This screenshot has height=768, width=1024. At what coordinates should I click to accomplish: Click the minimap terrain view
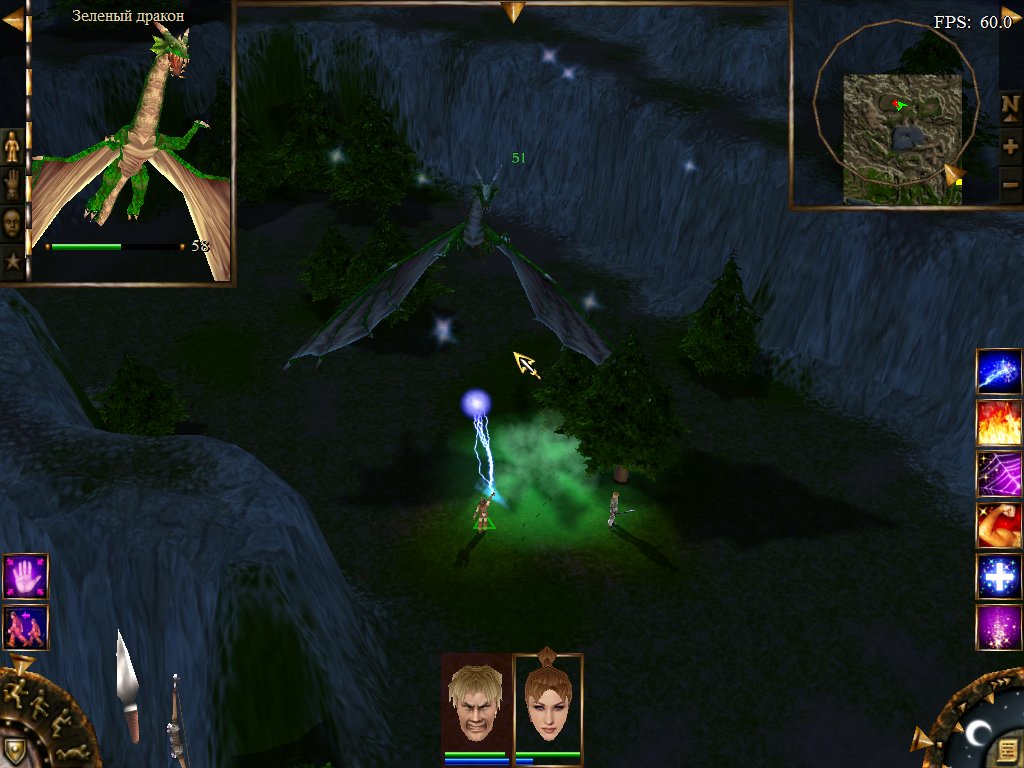902,137
